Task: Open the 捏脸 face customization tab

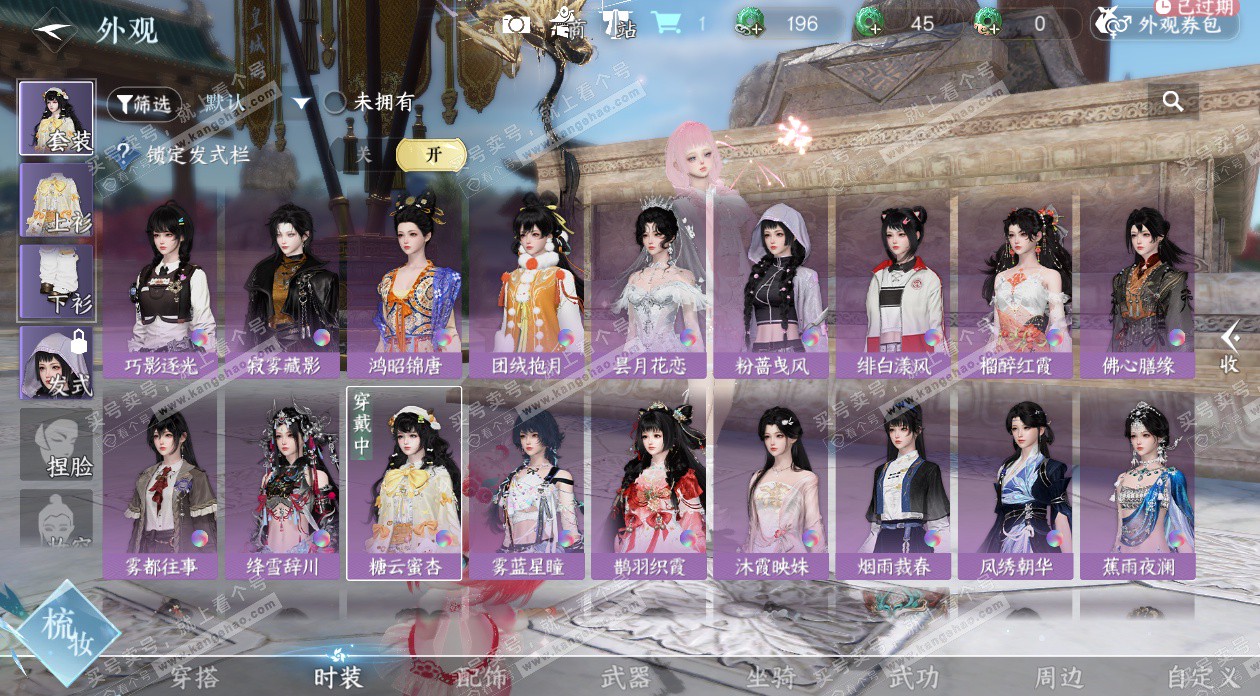Action: pos(57,445)
